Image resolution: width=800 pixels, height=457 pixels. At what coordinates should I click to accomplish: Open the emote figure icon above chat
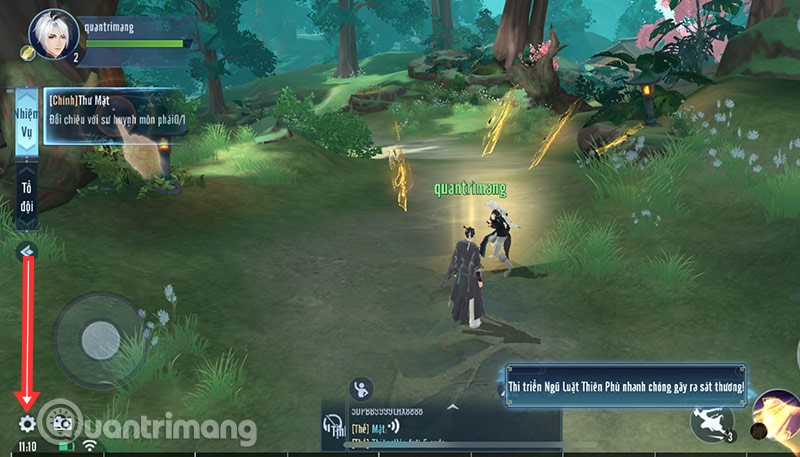pyautogui.click(x=363, y=387)
